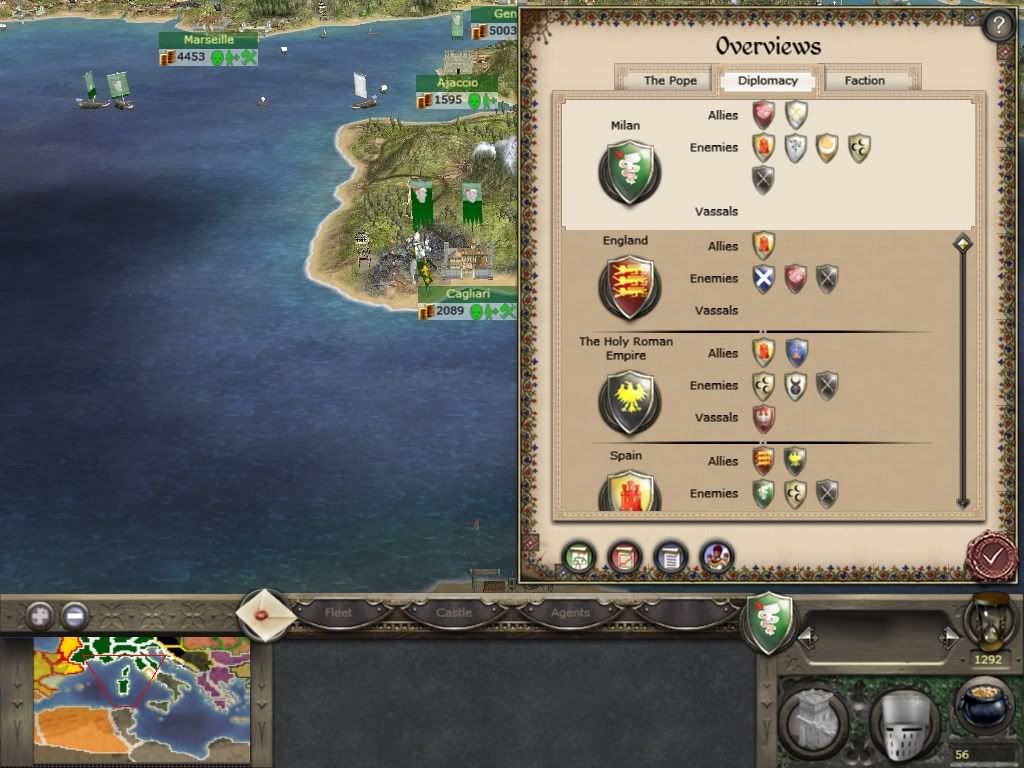Open help with the question mark button
The image size is (1024, 768).
[x=997, y=25]
